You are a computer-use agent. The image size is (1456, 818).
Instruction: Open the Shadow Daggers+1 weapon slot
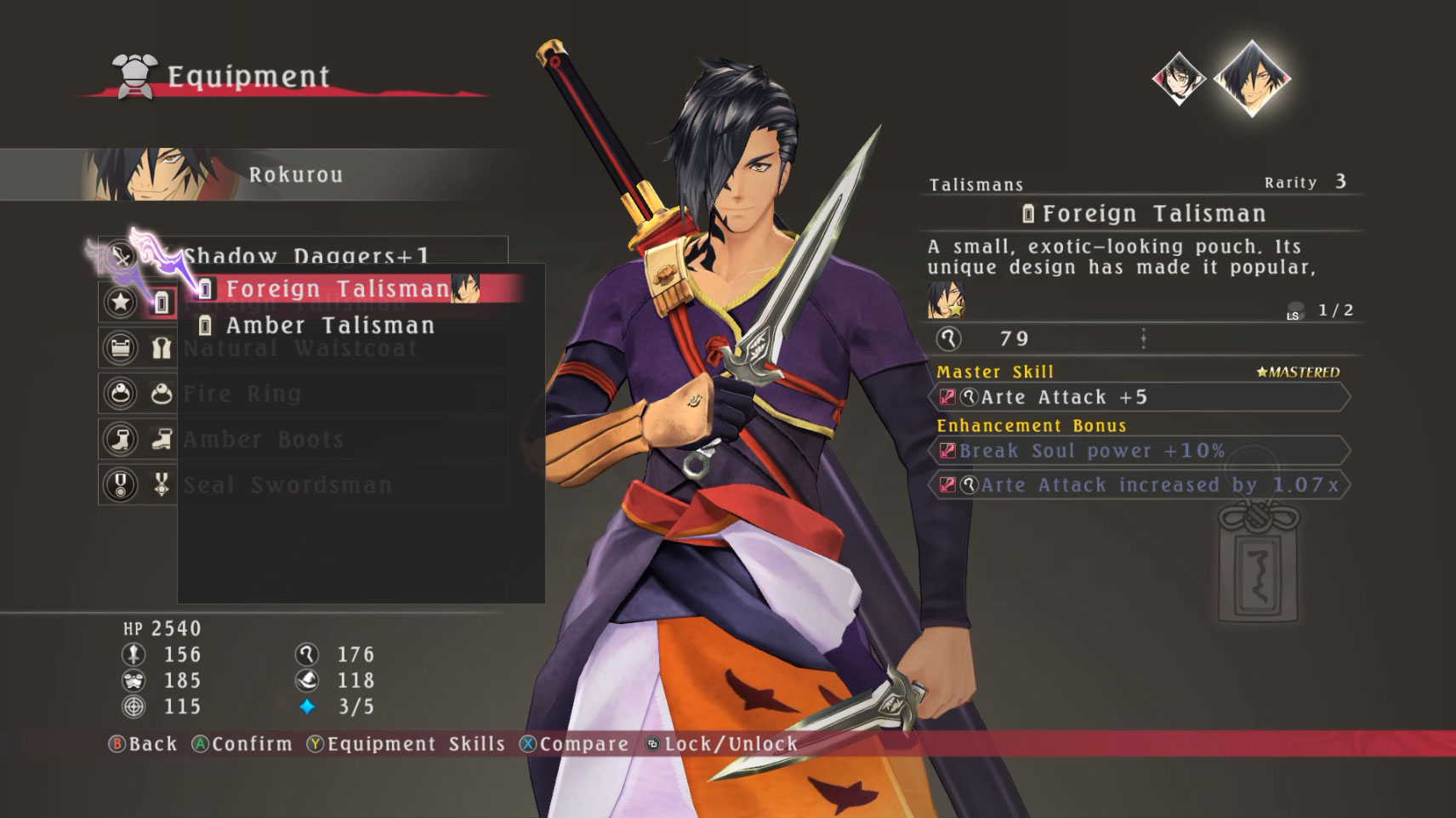coord(306,253)
